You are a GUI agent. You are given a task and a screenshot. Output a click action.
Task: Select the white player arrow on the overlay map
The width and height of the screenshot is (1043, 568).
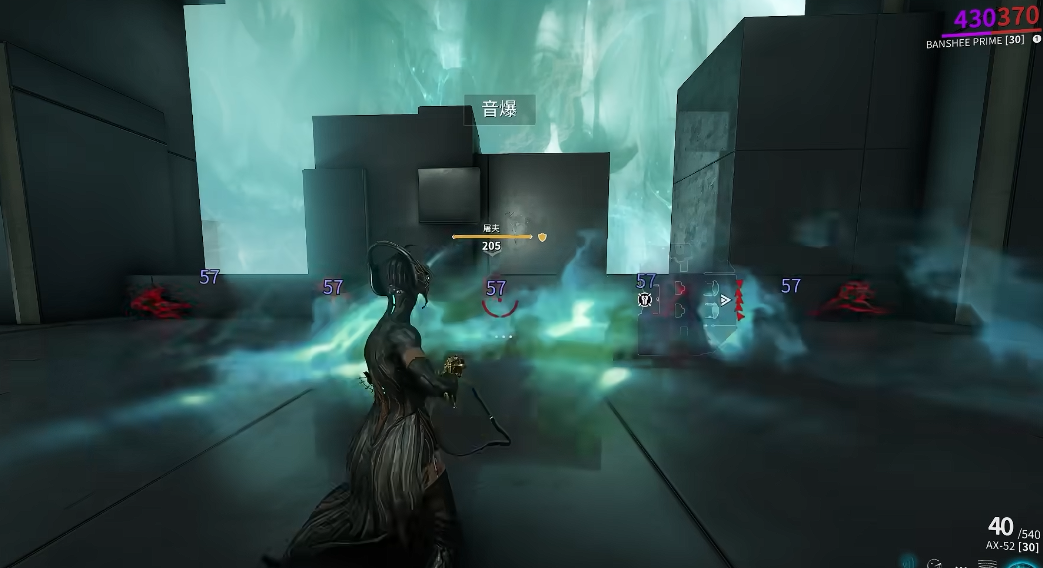[725, 299]
